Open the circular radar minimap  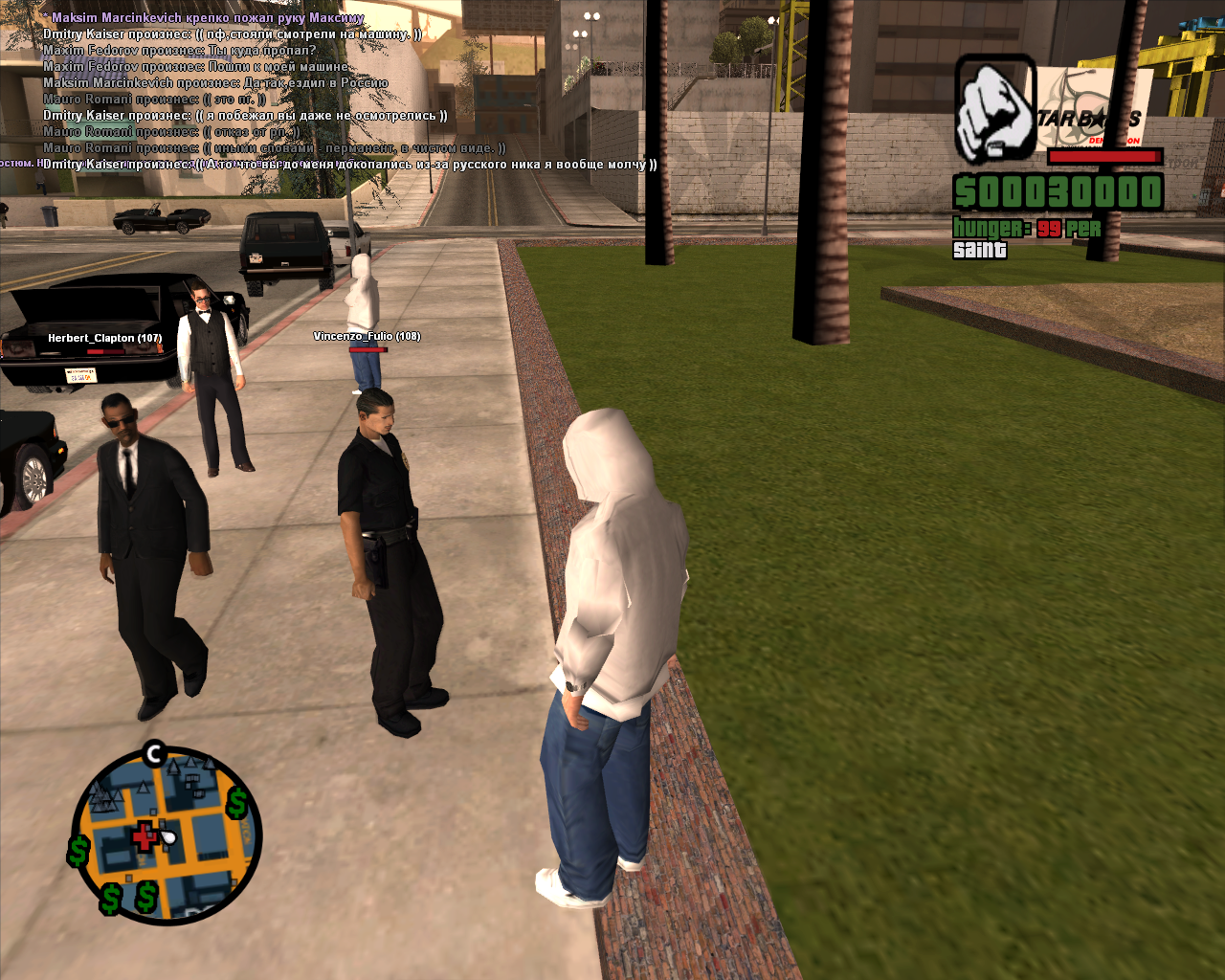coord(166,835)
